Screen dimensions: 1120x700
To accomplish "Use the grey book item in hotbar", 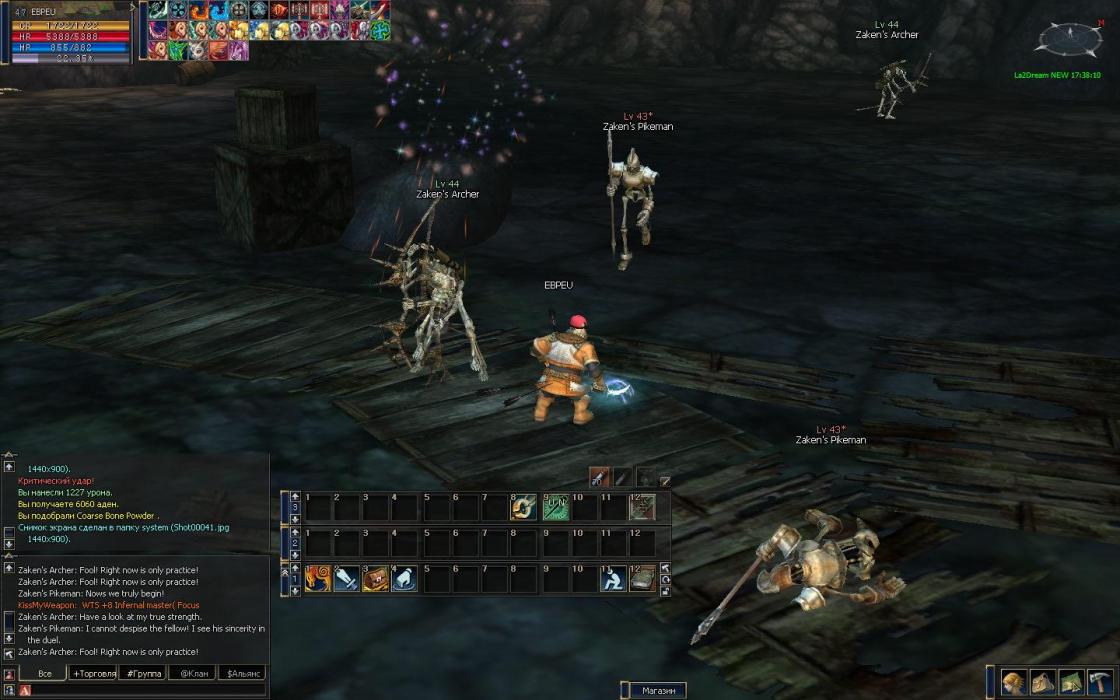I will tap(642, 578).
